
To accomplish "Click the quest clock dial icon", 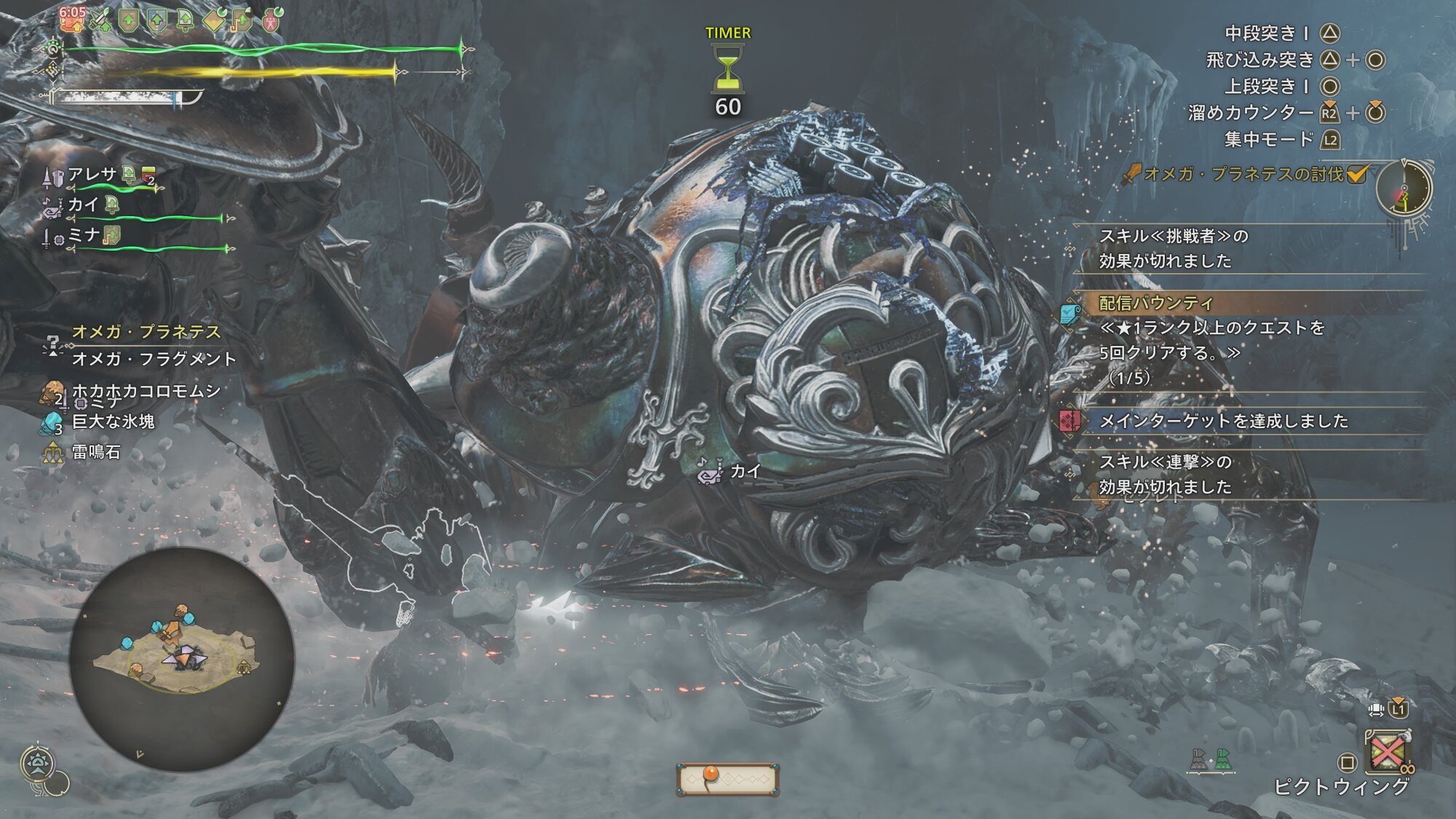I will 1404,189.
